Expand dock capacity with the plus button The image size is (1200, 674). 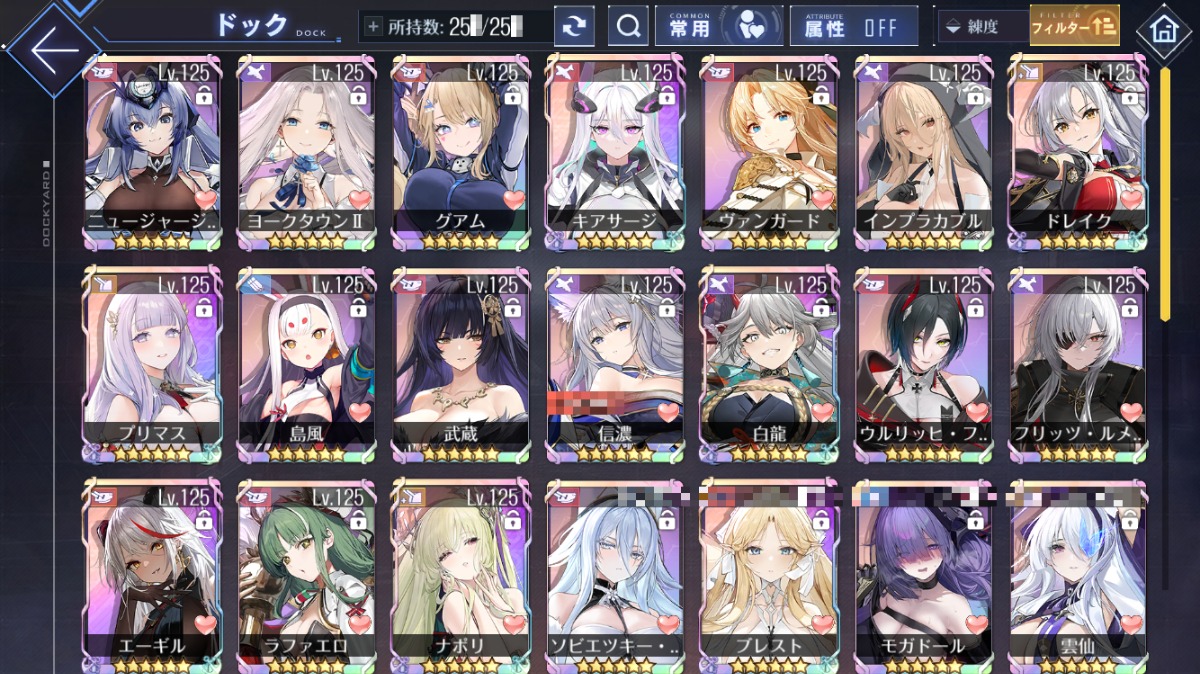[374, 27]
